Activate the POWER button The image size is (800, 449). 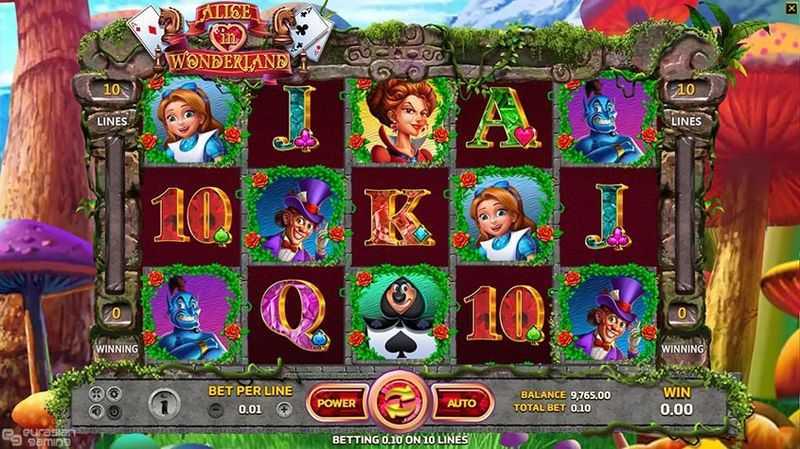pos(336,402)
